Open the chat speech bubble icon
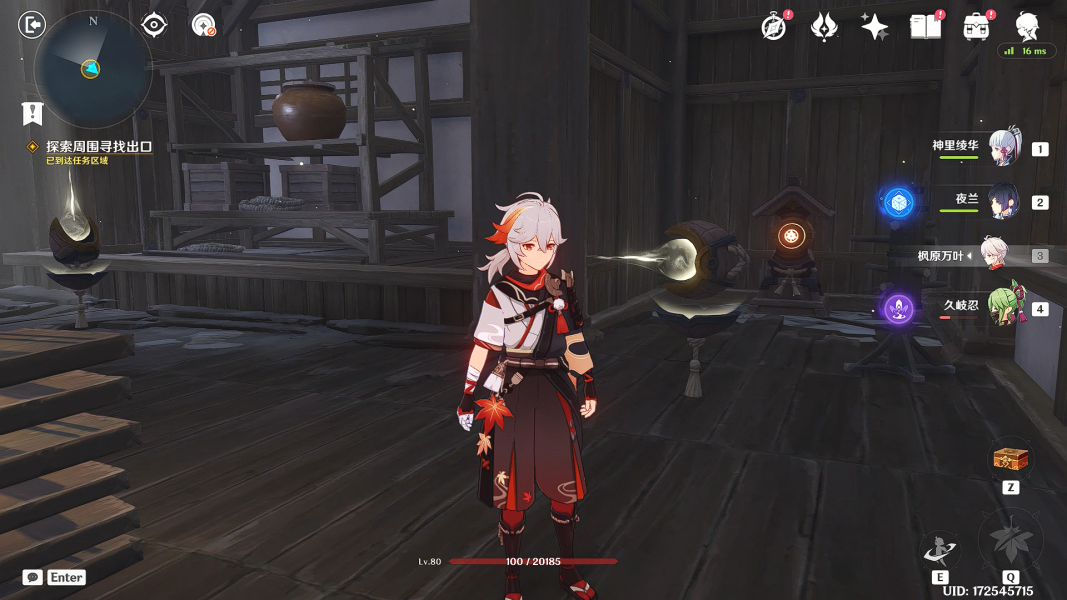The width and height of the screenshot is (1067, 600). pyautogui.click(x=33, y=577)
